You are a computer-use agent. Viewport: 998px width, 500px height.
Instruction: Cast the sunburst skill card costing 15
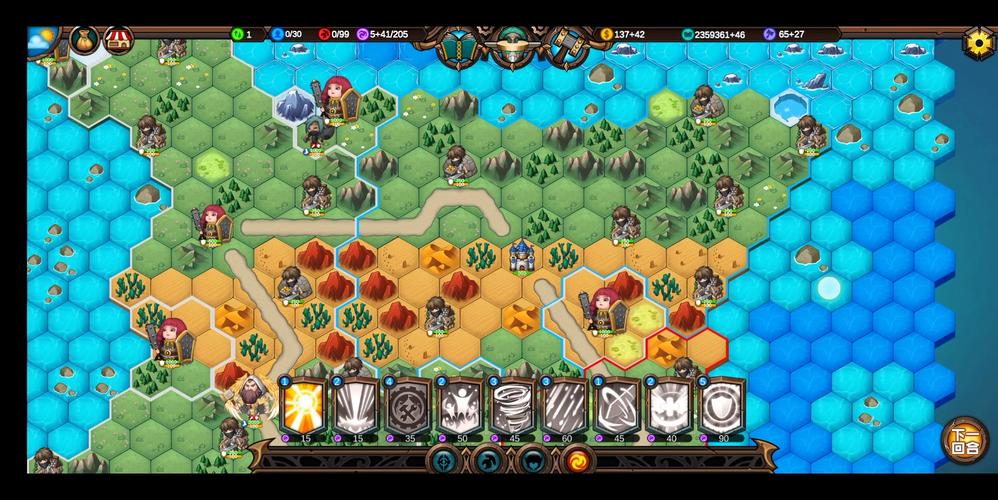tap(304, 407)
